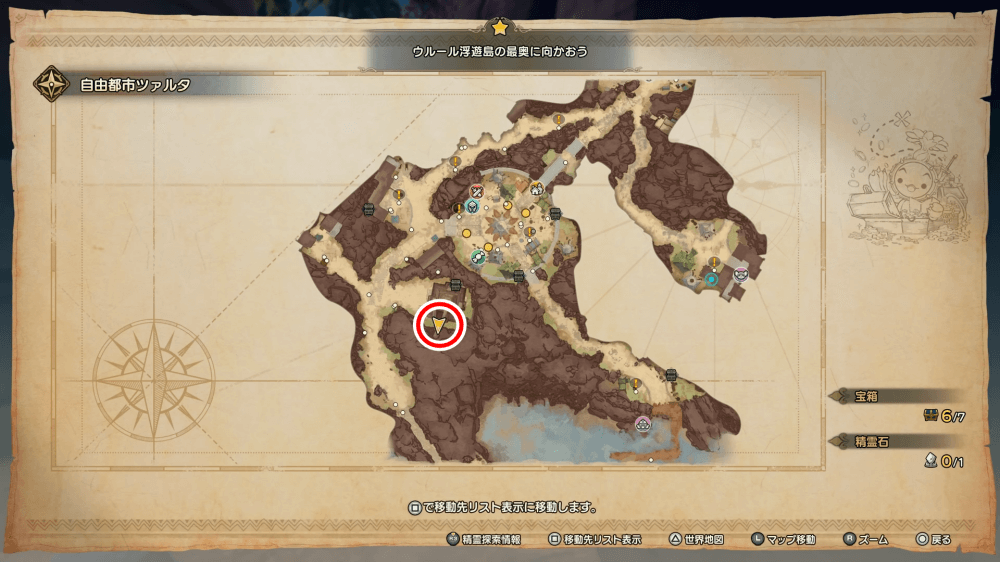
Task: Pick the cyan ring marker on the eastern island
Action: point(711,281)
